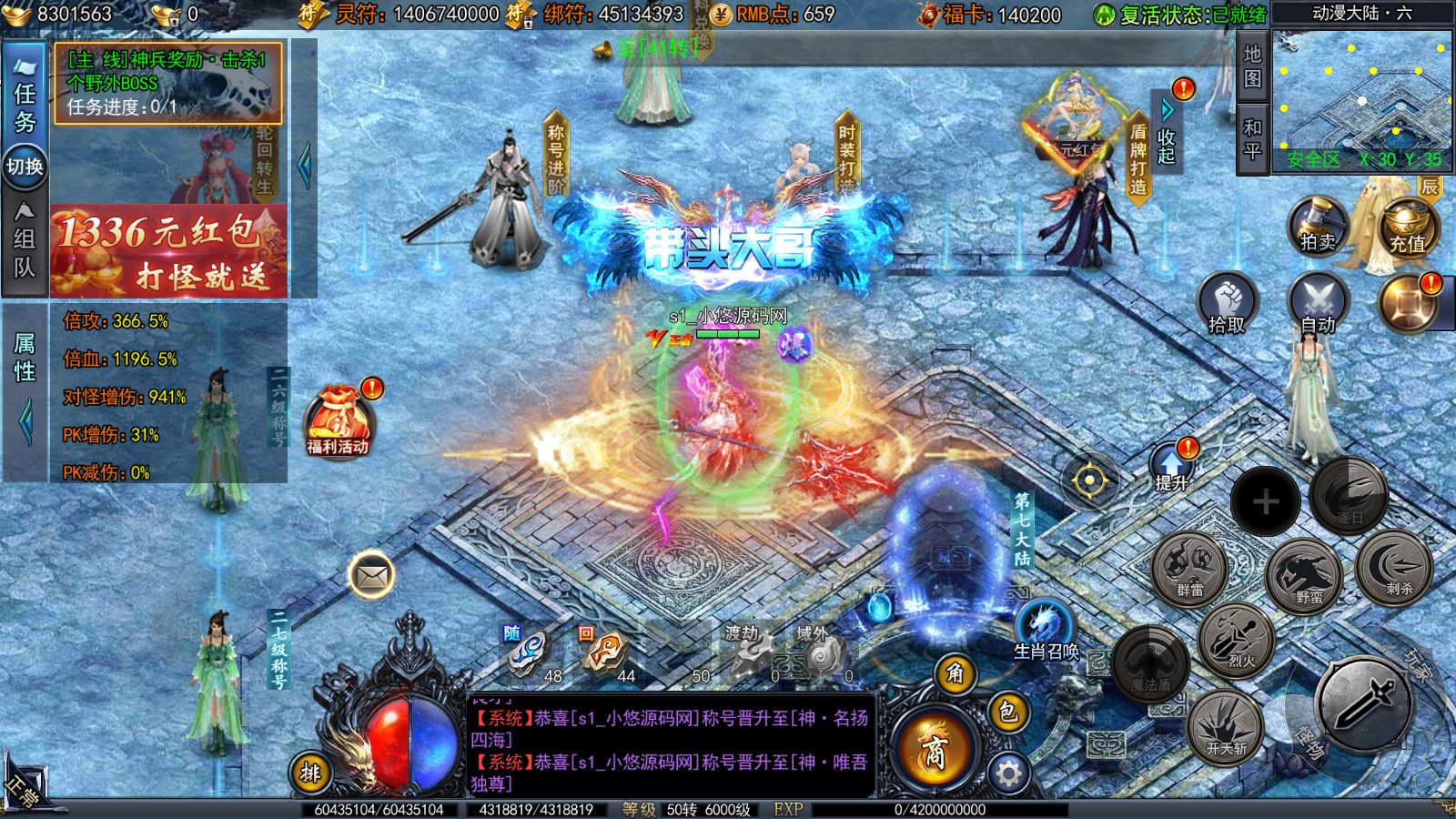Open the 充值 recharge icon
This screenshot has width=1456, height=819.
(1407, 227)
